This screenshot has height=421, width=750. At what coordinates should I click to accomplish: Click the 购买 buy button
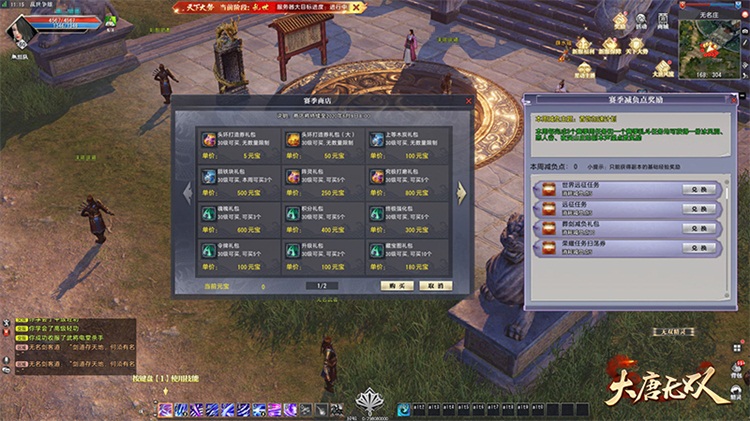pyautogui.click(x=397, y=285)
